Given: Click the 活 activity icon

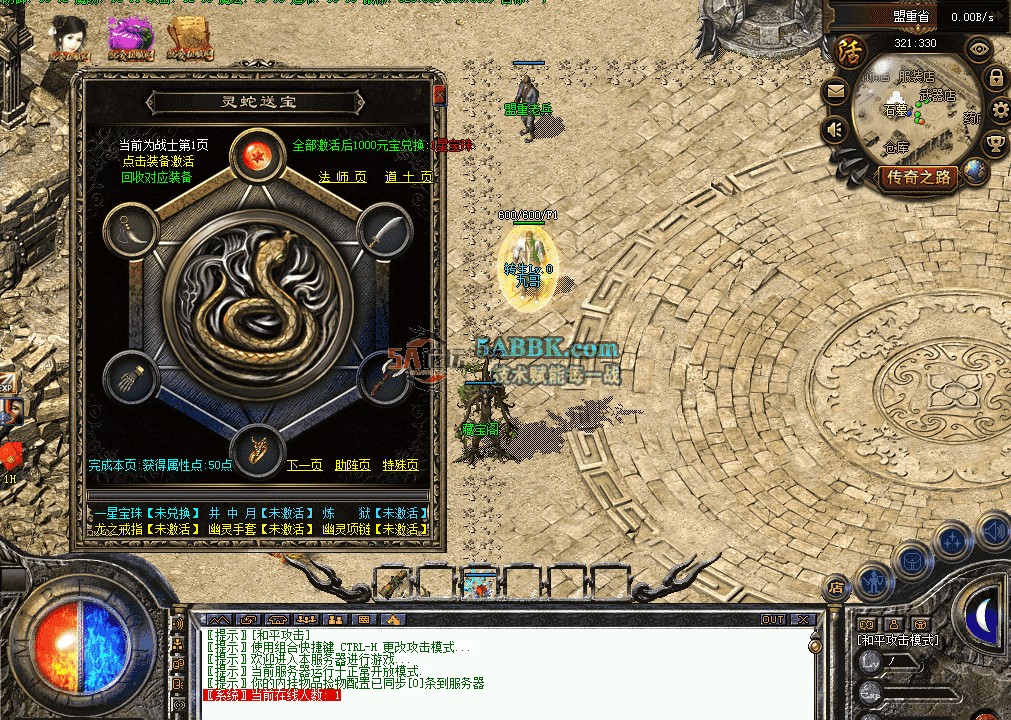Looking at the screenshot, I should pos(851,49).
